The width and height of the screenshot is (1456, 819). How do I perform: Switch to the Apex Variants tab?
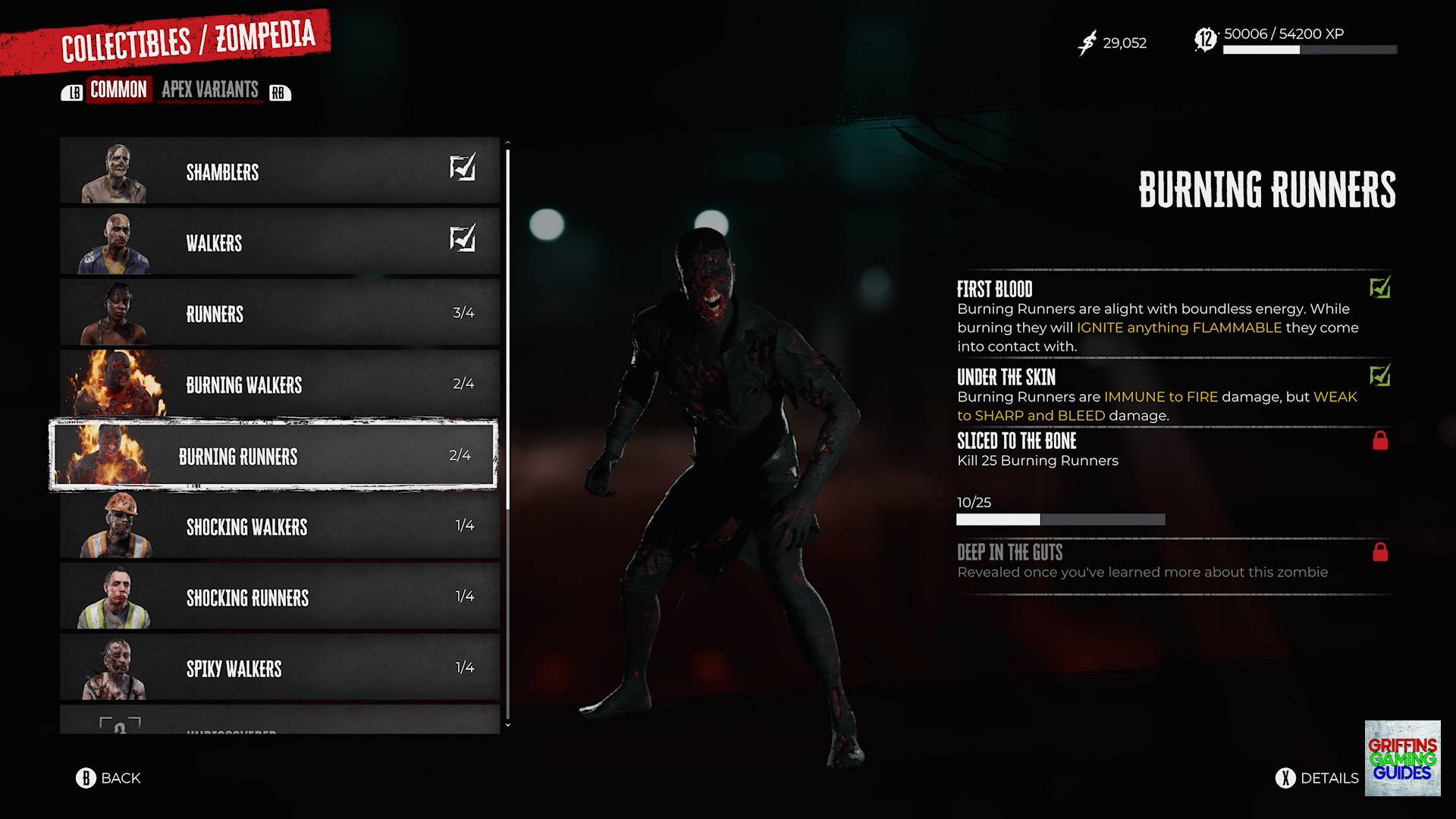(209, 90)
